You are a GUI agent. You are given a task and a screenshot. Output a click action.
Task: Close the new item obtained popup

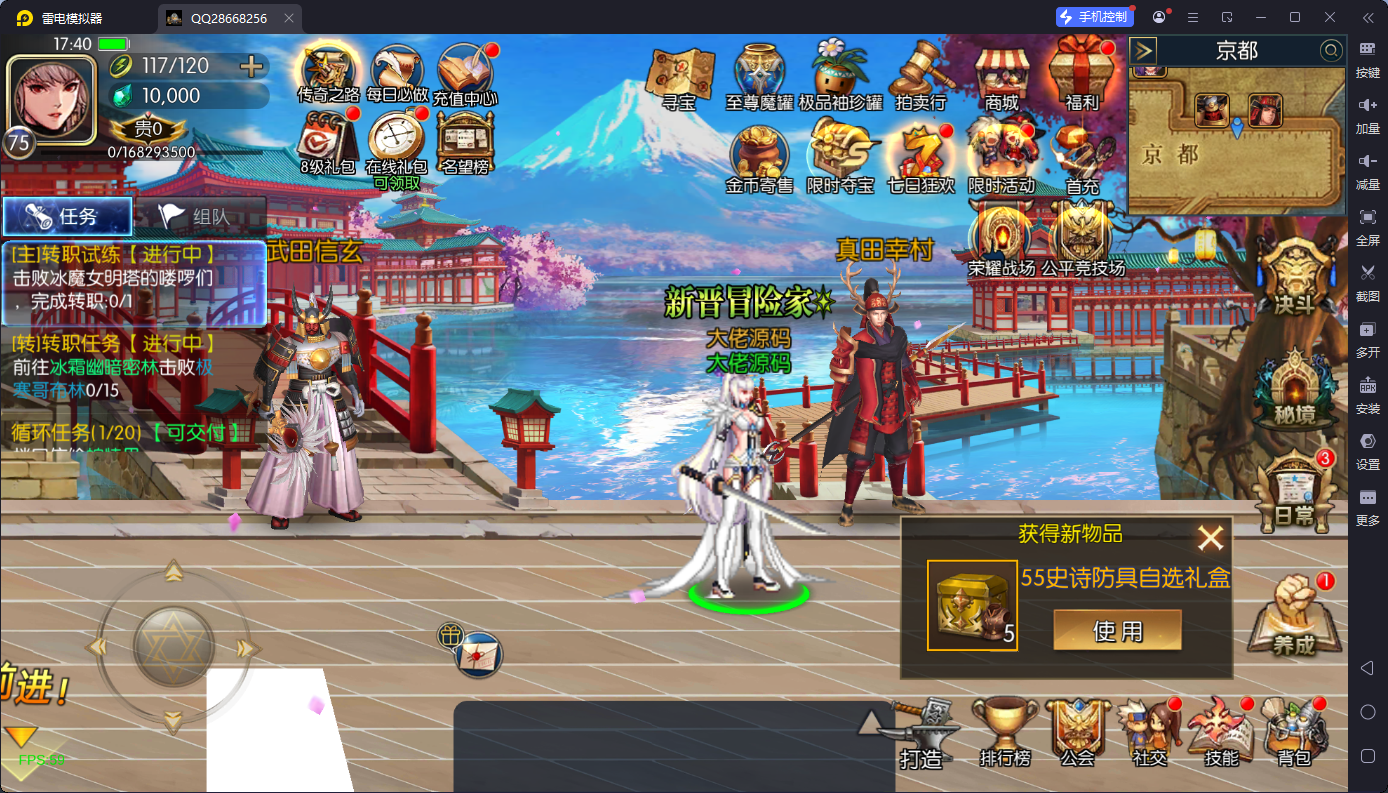1211,539
